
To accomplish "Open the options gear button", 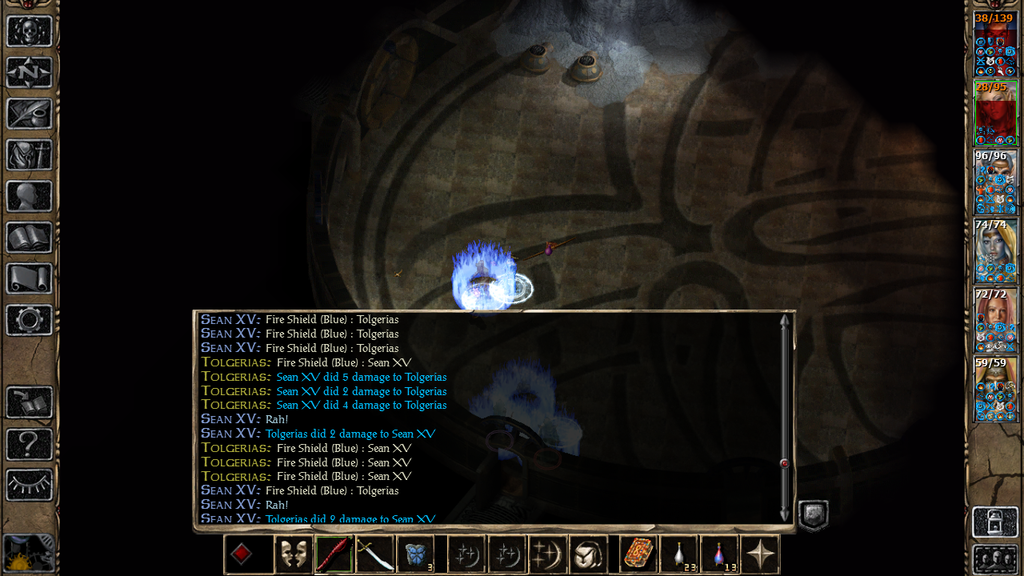I will 29,320.
